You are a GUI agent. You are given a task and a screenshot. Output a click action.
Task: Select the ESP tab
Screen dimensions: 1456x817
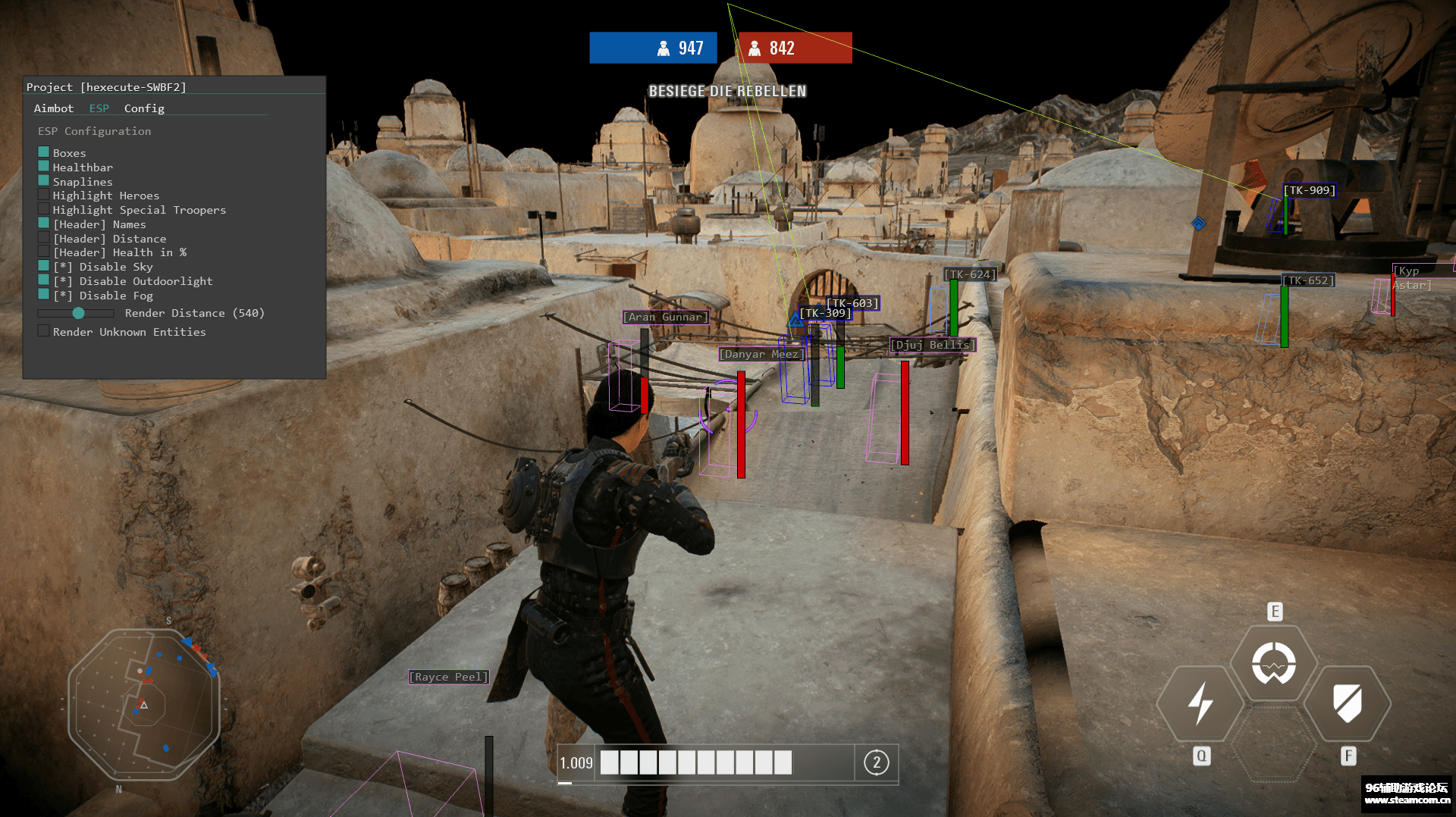[99, 108]
